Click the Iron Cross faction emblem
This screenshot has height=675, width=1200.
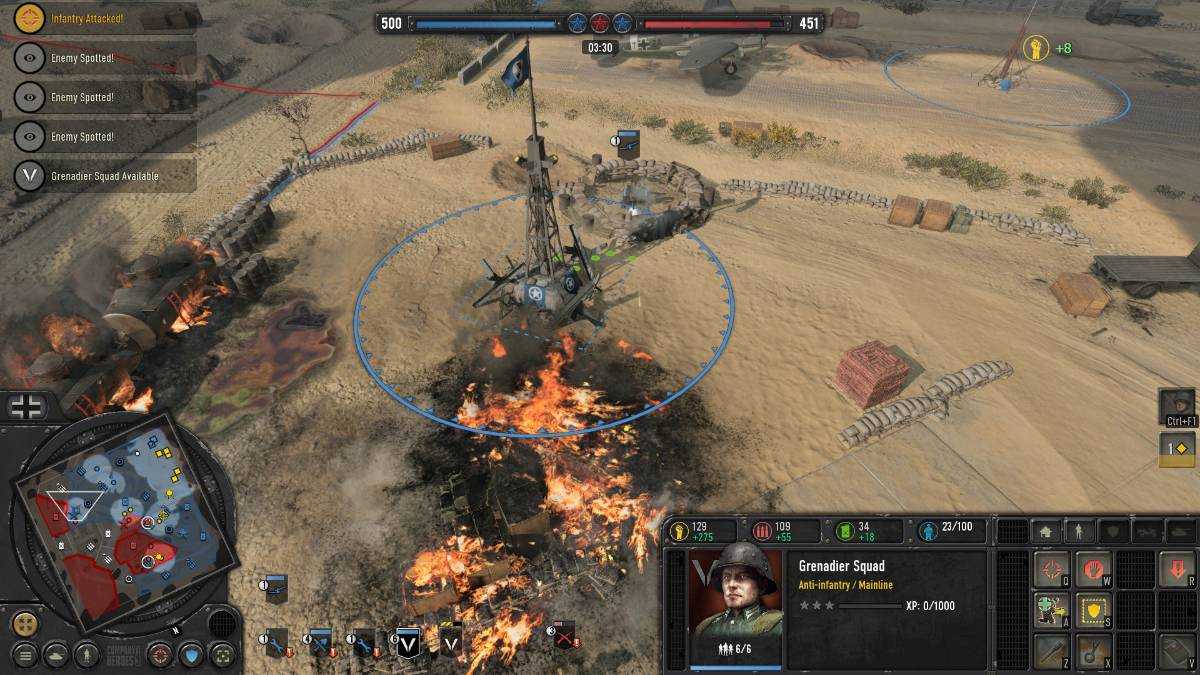26,406
